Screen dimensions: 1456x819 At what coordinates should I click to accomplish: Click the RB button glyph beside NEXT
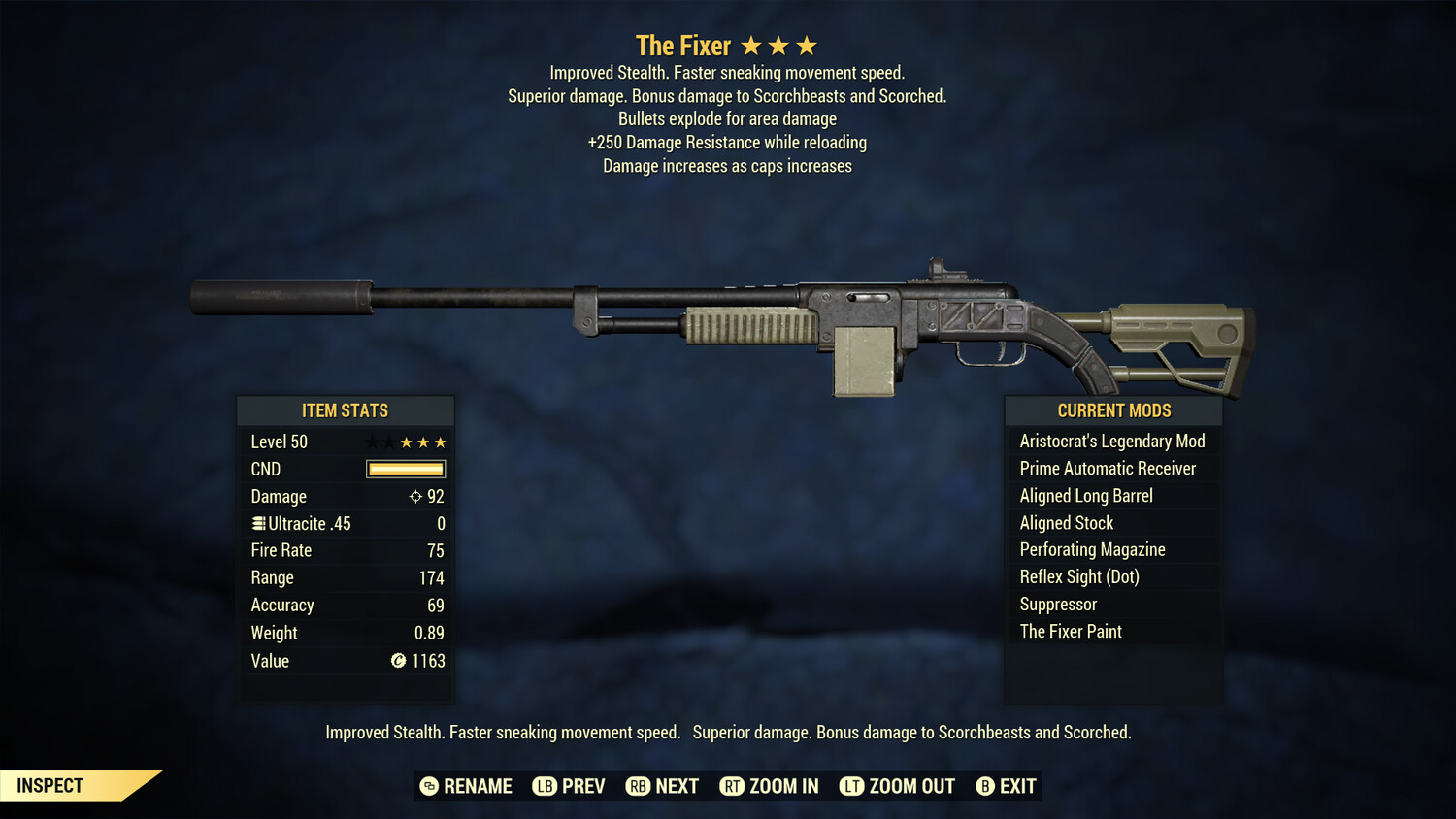click(x=639, y=786)
